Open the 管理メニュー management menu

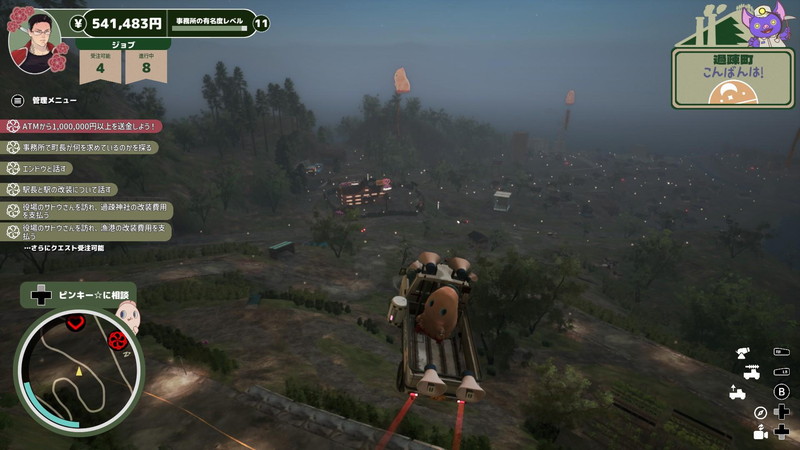click(45, 100)
